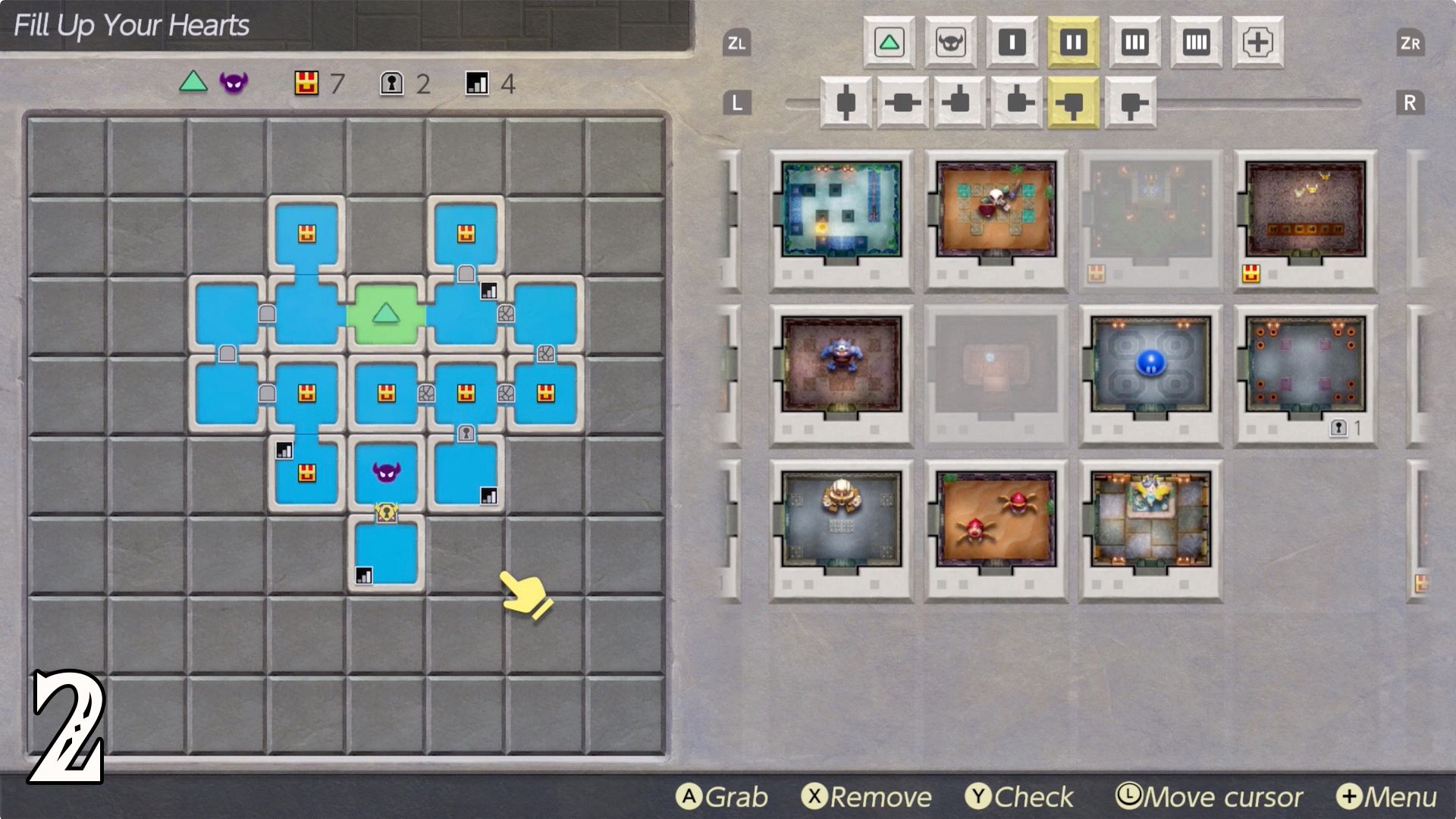Select the entrance room filter icon
Viewport: 1456px width, 819px height.
coord(889,43)
